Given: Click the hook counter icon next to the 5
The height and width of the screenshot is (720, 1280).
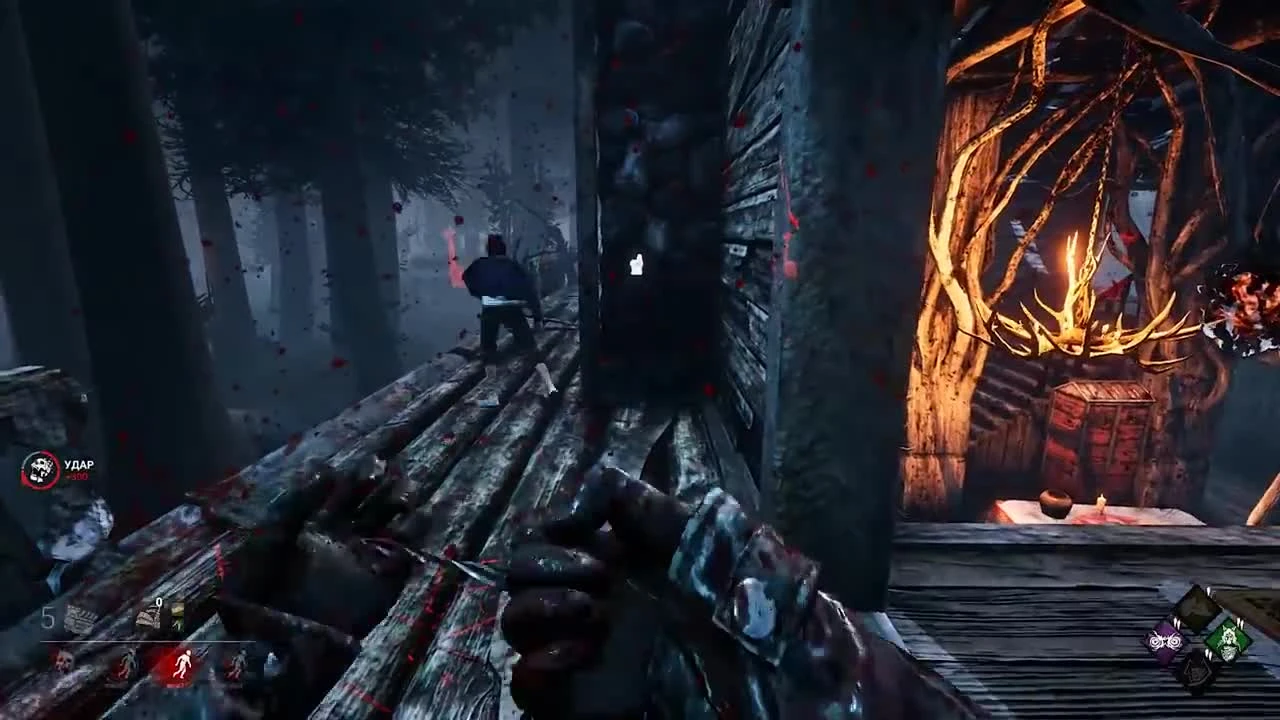Looking at the screenshot, I should click(x=80, y=615).
